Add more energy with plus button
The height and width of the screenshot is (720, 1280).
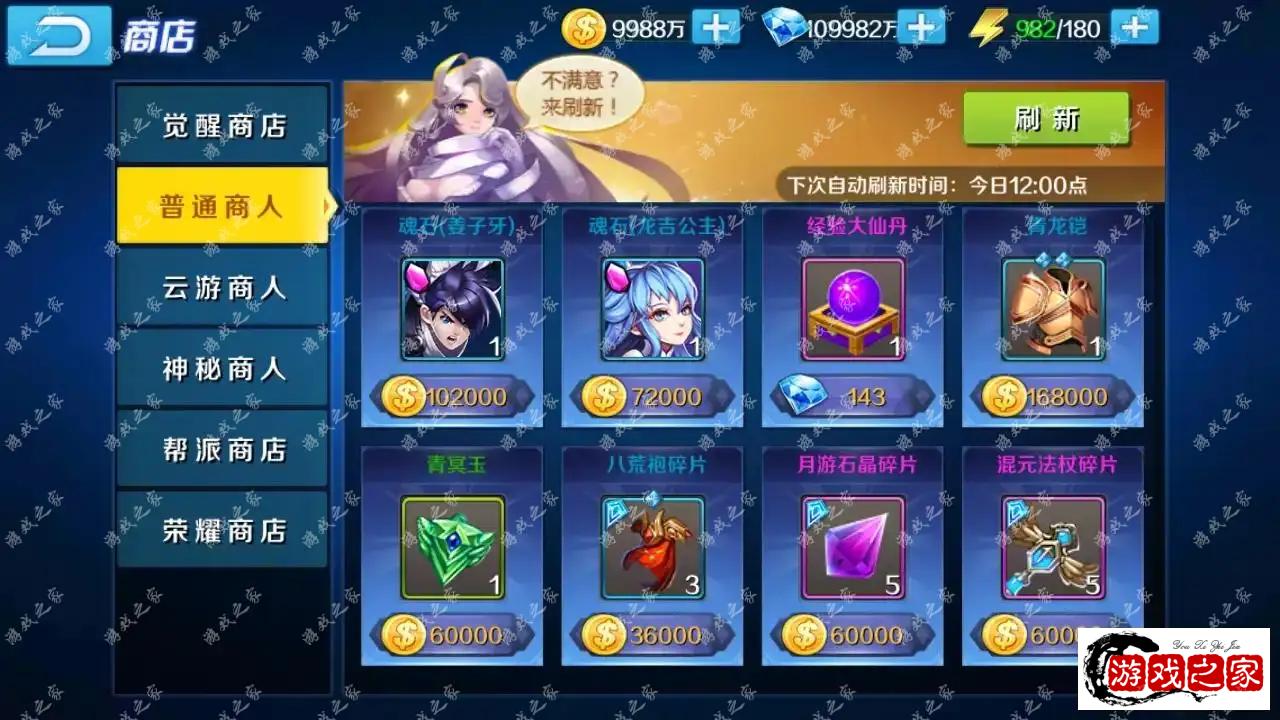point(1134,28)
